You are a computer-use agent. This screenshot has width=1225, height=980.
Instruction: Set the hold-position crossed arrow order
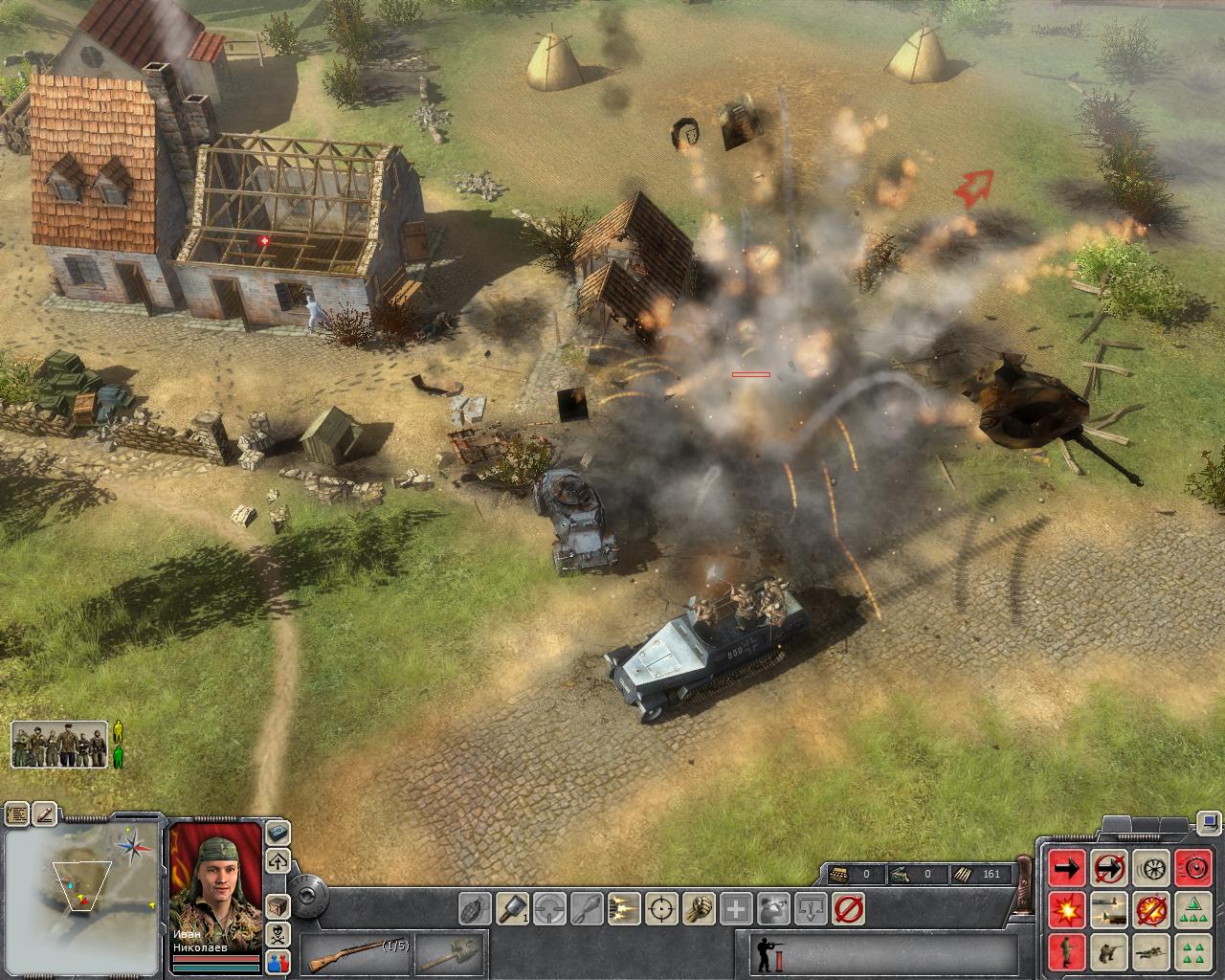(1107, 868)
